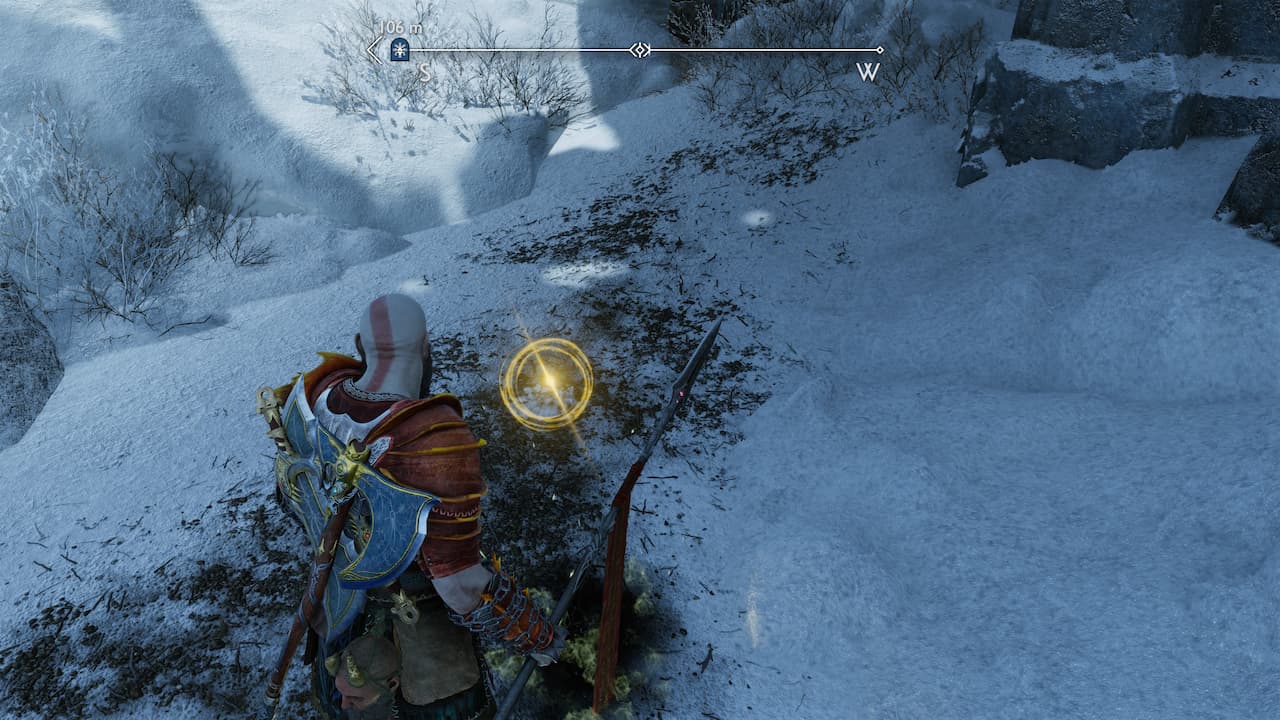Select the W cardinal direction label
Screen dimensions: 1280x720
coord(867,71)
